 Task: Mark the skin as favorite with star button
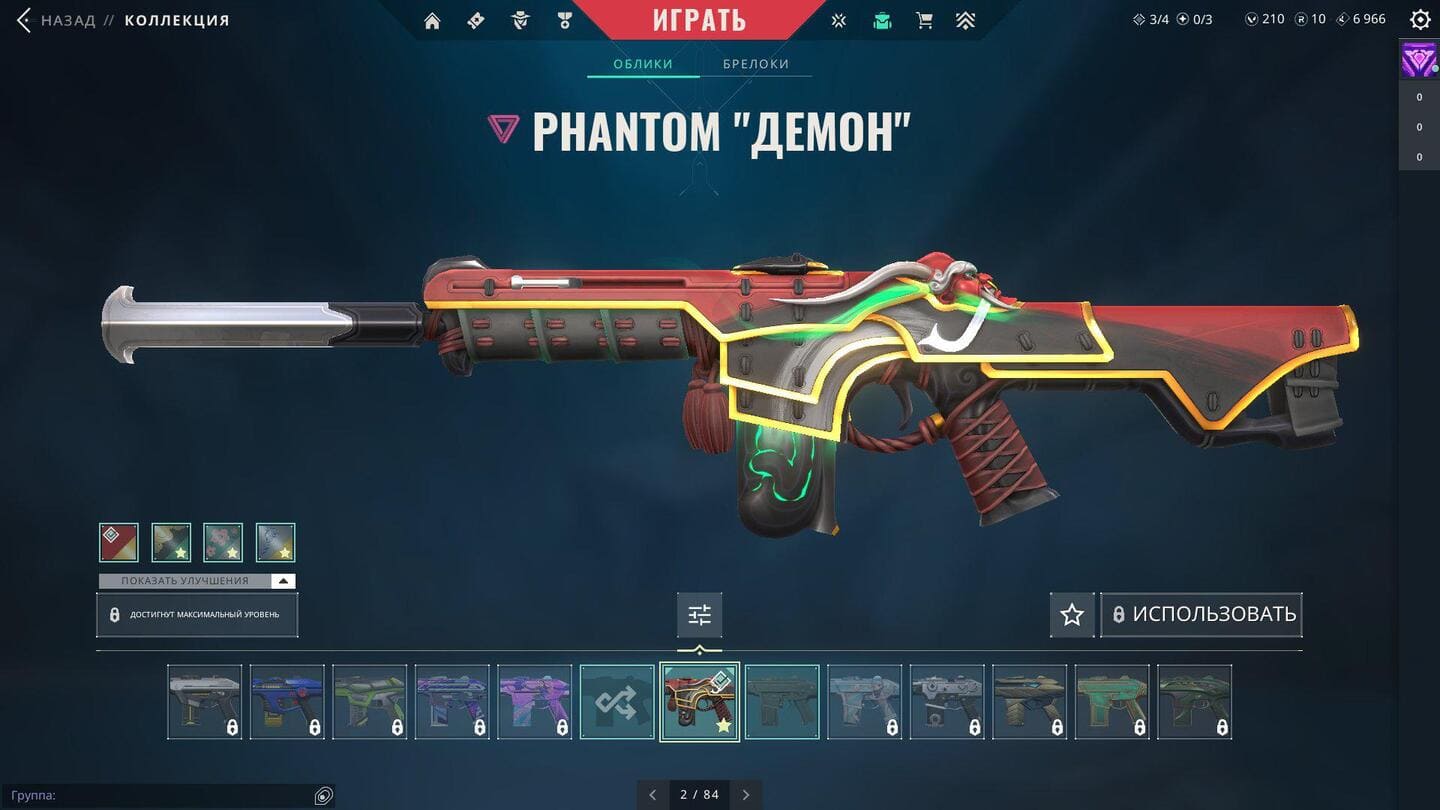pyautogui.click(x=1072, y=614)
